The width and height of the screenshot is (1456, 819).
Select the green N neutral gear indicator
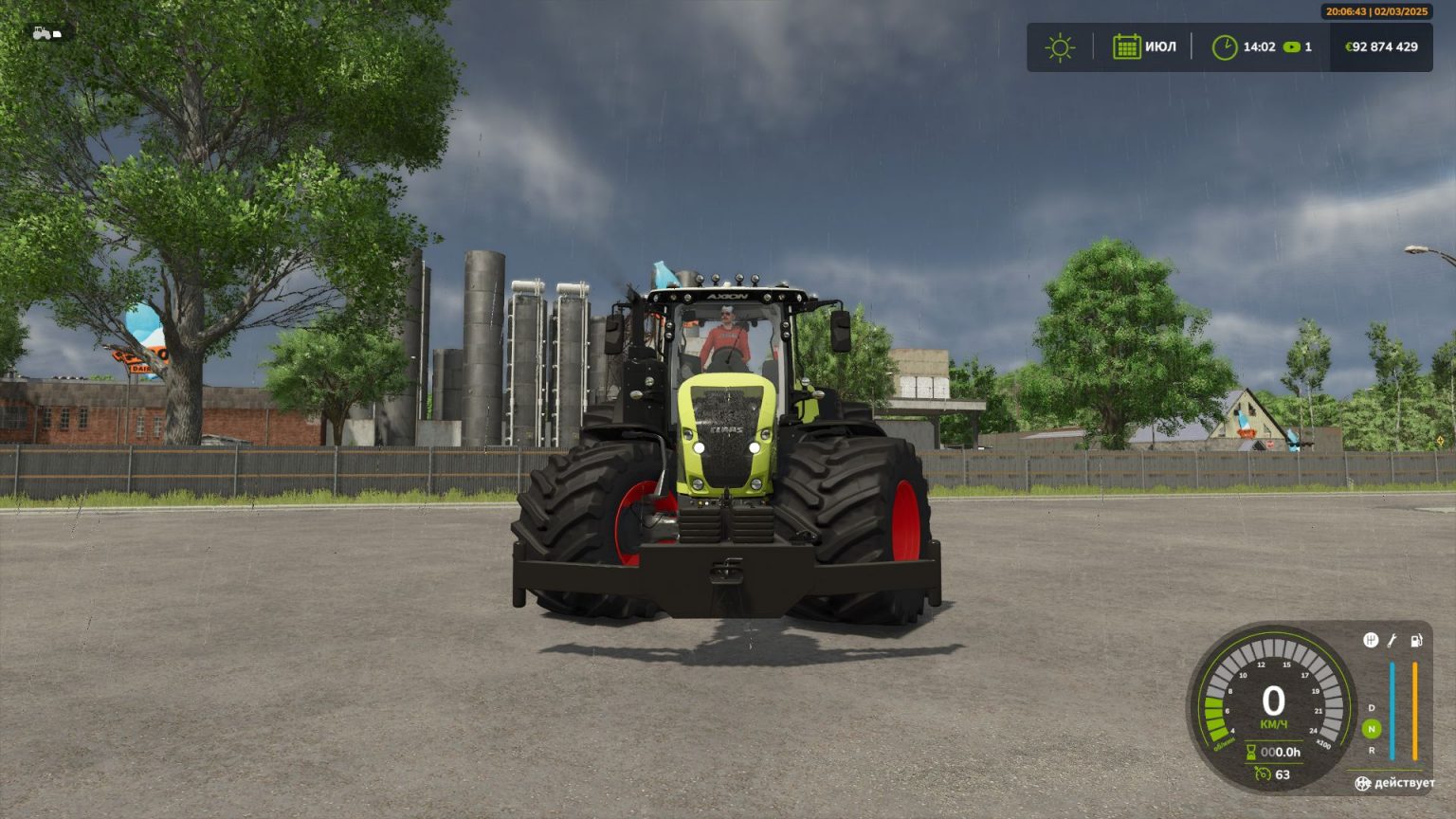click(x=1371, y=727)
